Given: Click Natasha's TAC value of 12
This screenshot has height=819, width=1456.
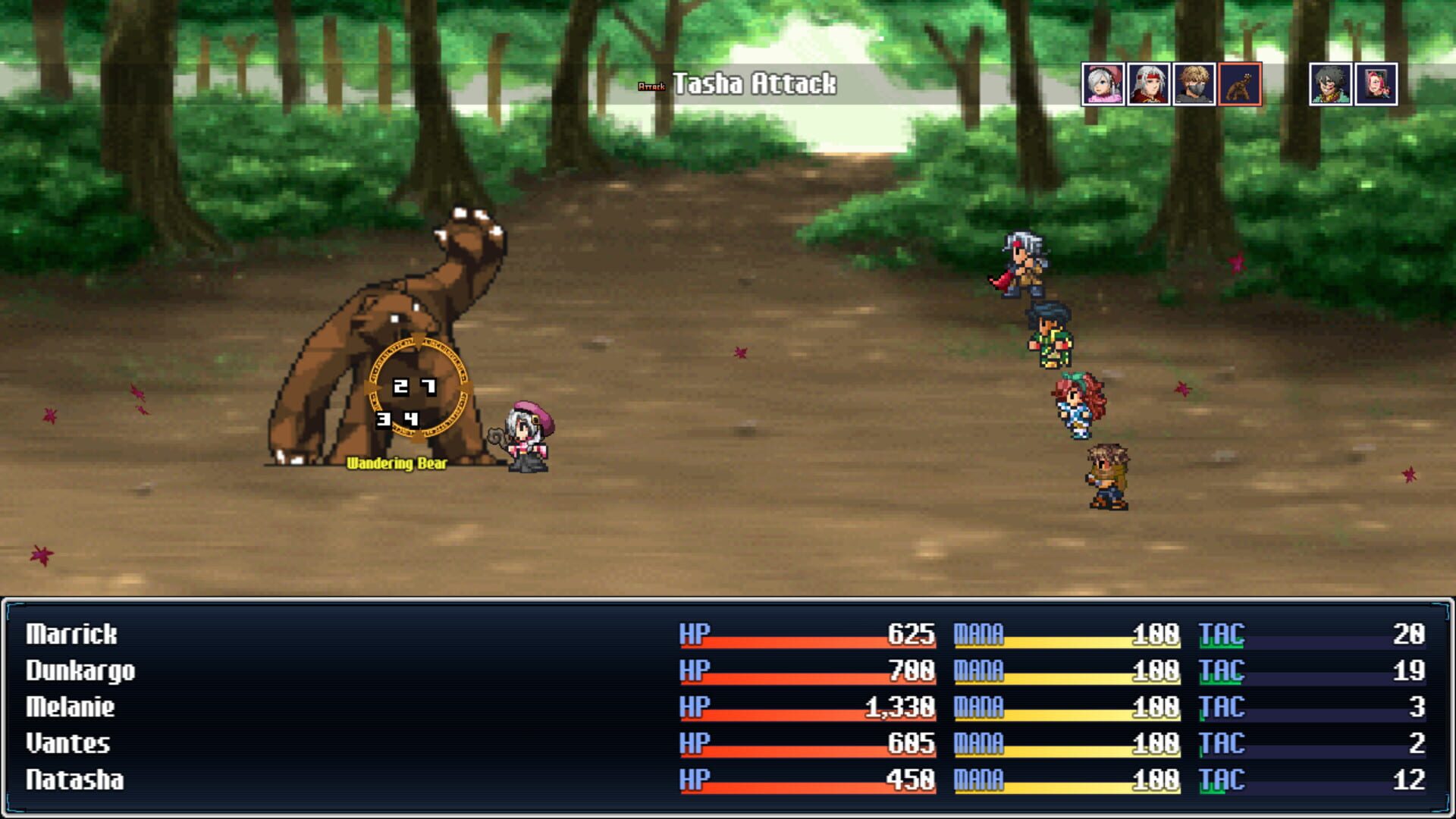Looking at the screenshot, I should point(1408,778).
